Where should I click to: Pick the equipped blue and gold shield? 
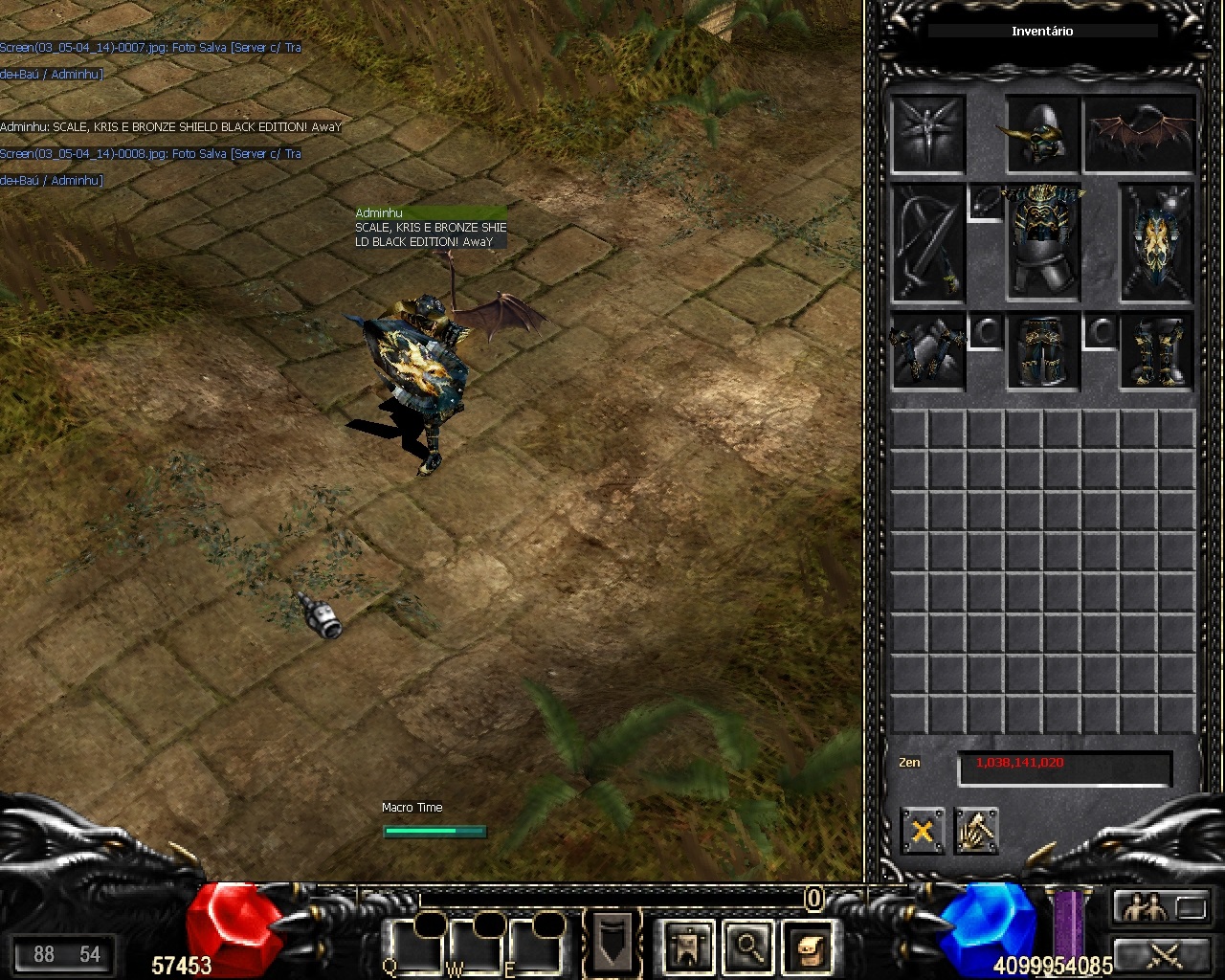[1157, 243]
